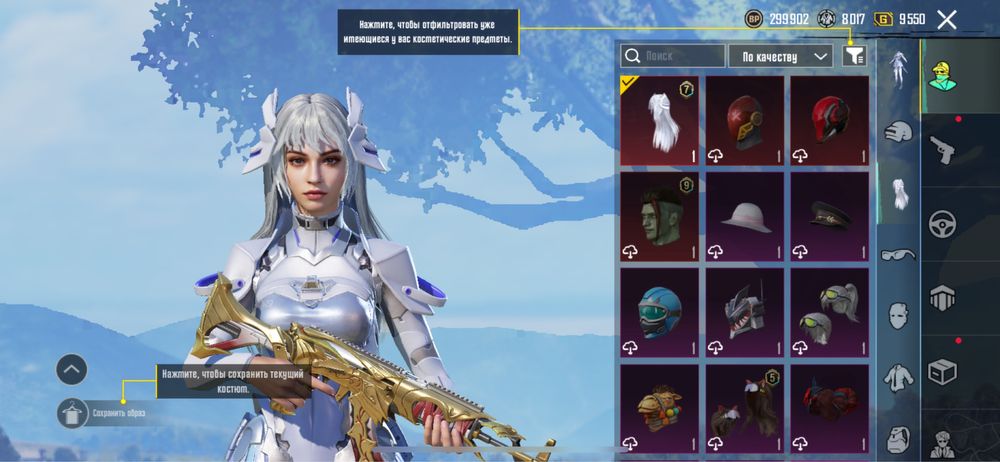Open the glasses category tab
1000x462 pixels.
coord(898,254)
